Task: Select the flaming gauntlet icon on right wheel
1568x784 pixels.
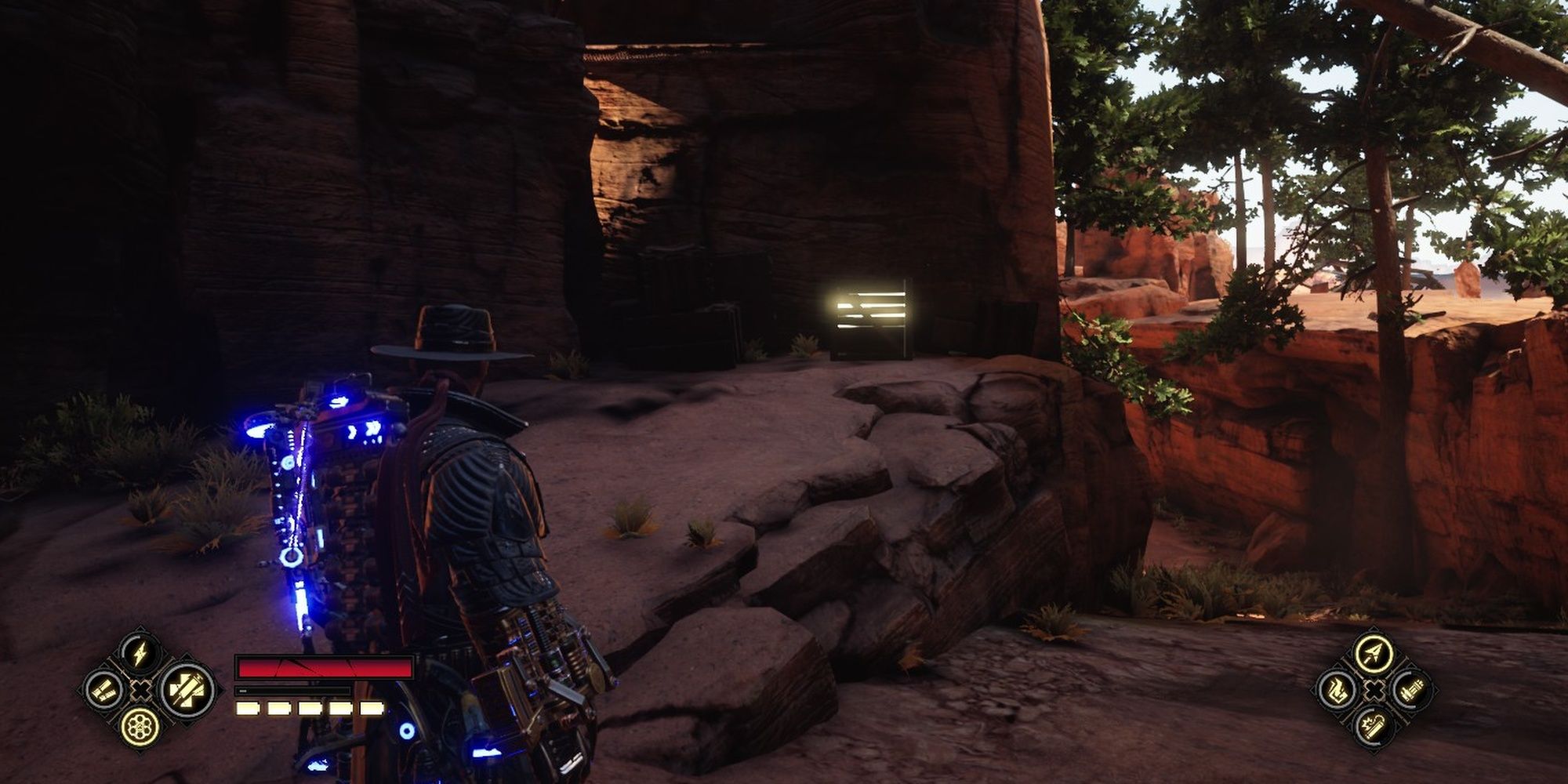Action: [1338, 689]
